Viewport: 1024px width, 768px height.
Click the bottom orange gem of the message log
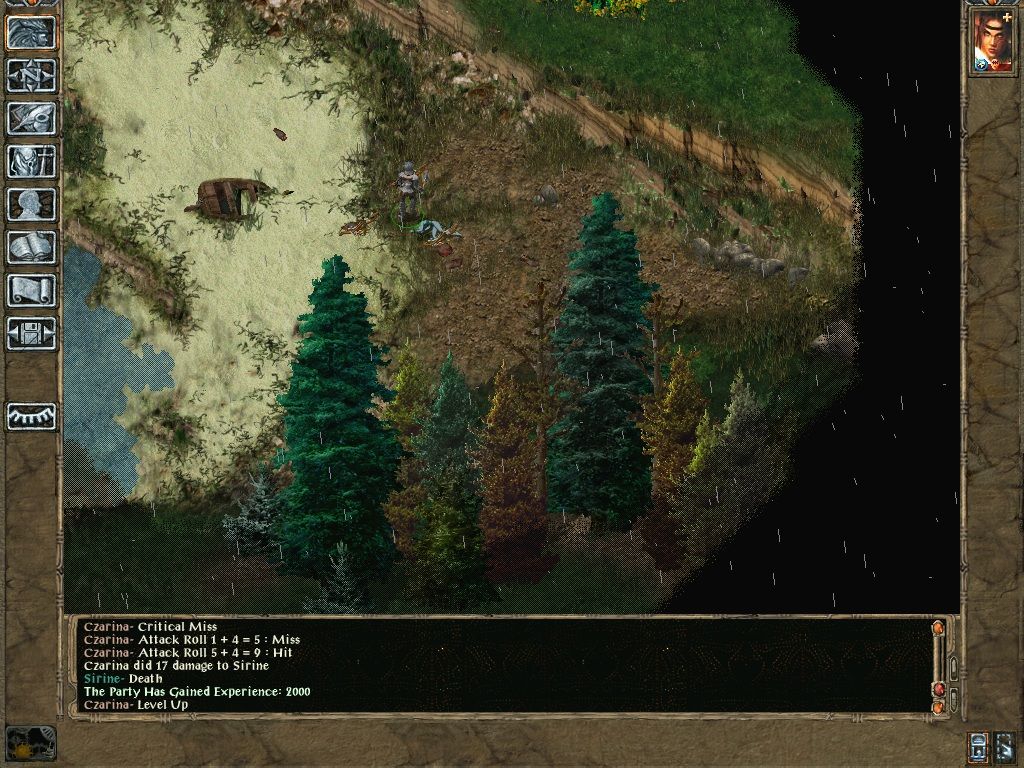pyautogui.click(x=938, y=707)
